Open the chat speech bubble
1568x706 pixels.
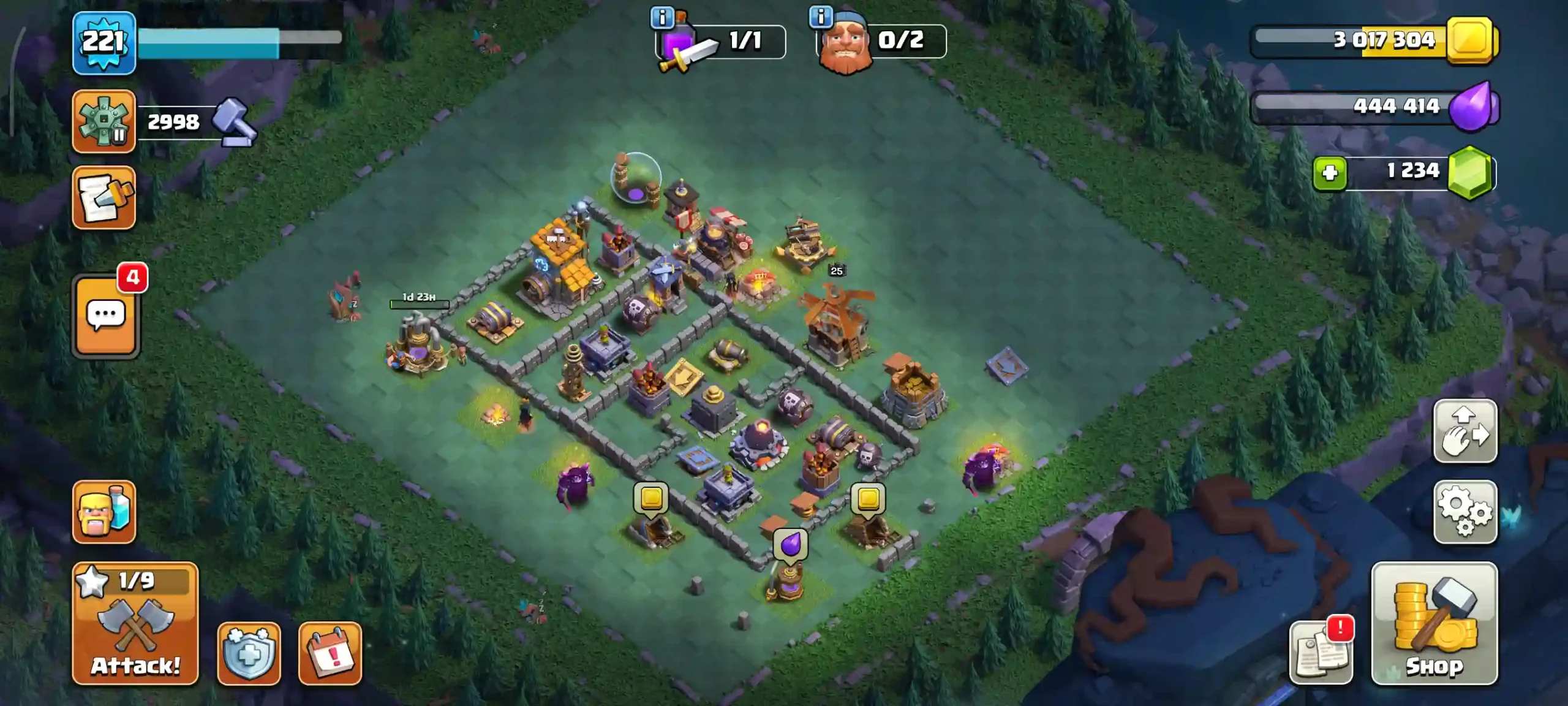point(106,316)
